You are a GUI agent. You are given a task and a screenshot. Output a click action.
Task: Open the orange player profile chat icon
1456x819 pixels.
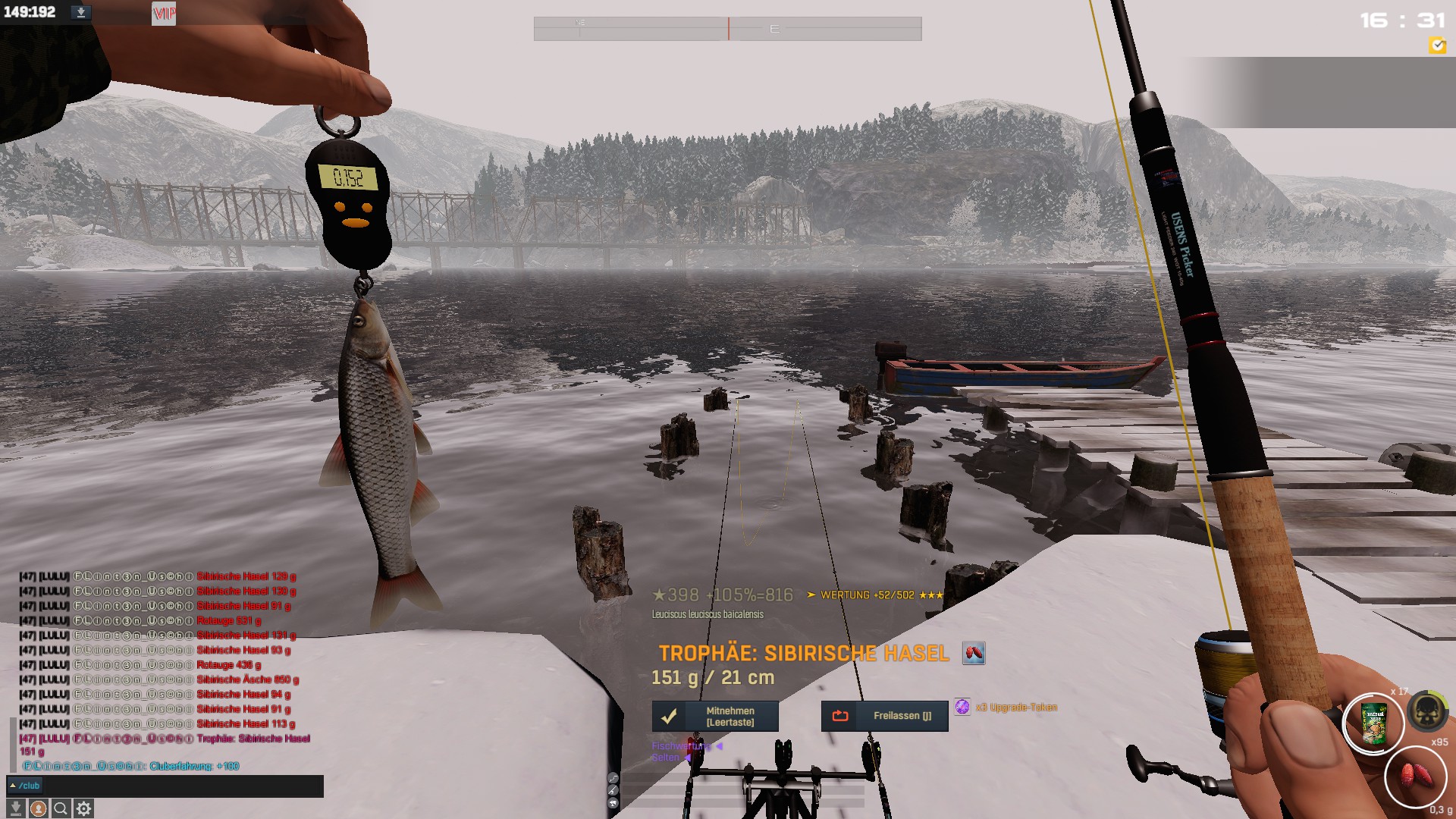click(38, 808)
